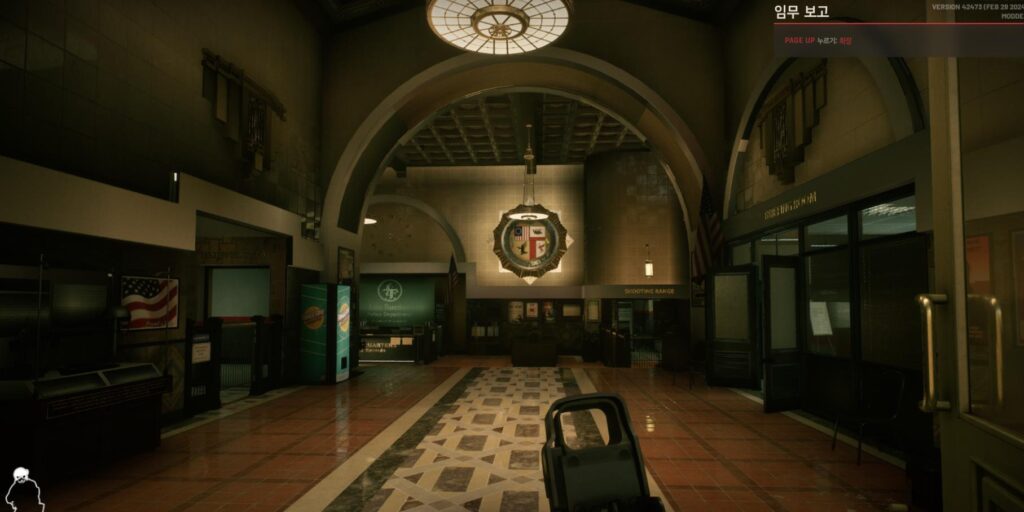Open the 임무 보고 mission report panel
Image resolution: width=1024 pixels, height=512 pixels.
(x=802, y=13)
